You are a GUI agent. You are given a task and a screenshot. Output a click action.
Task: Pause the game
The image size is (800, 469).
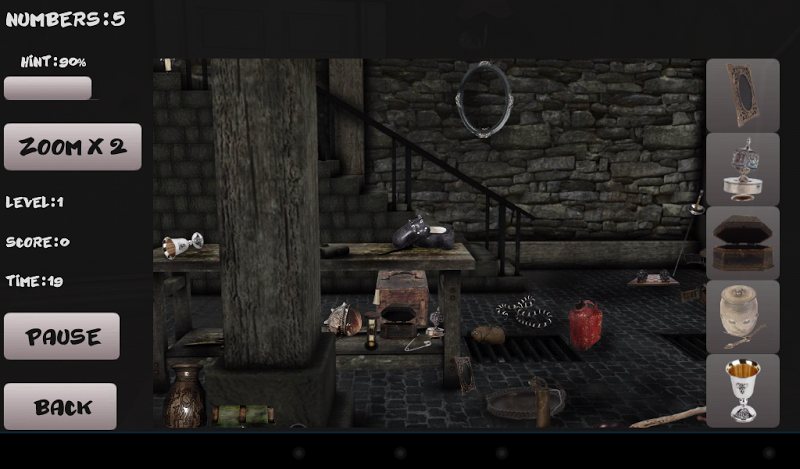tap(62, 336)
